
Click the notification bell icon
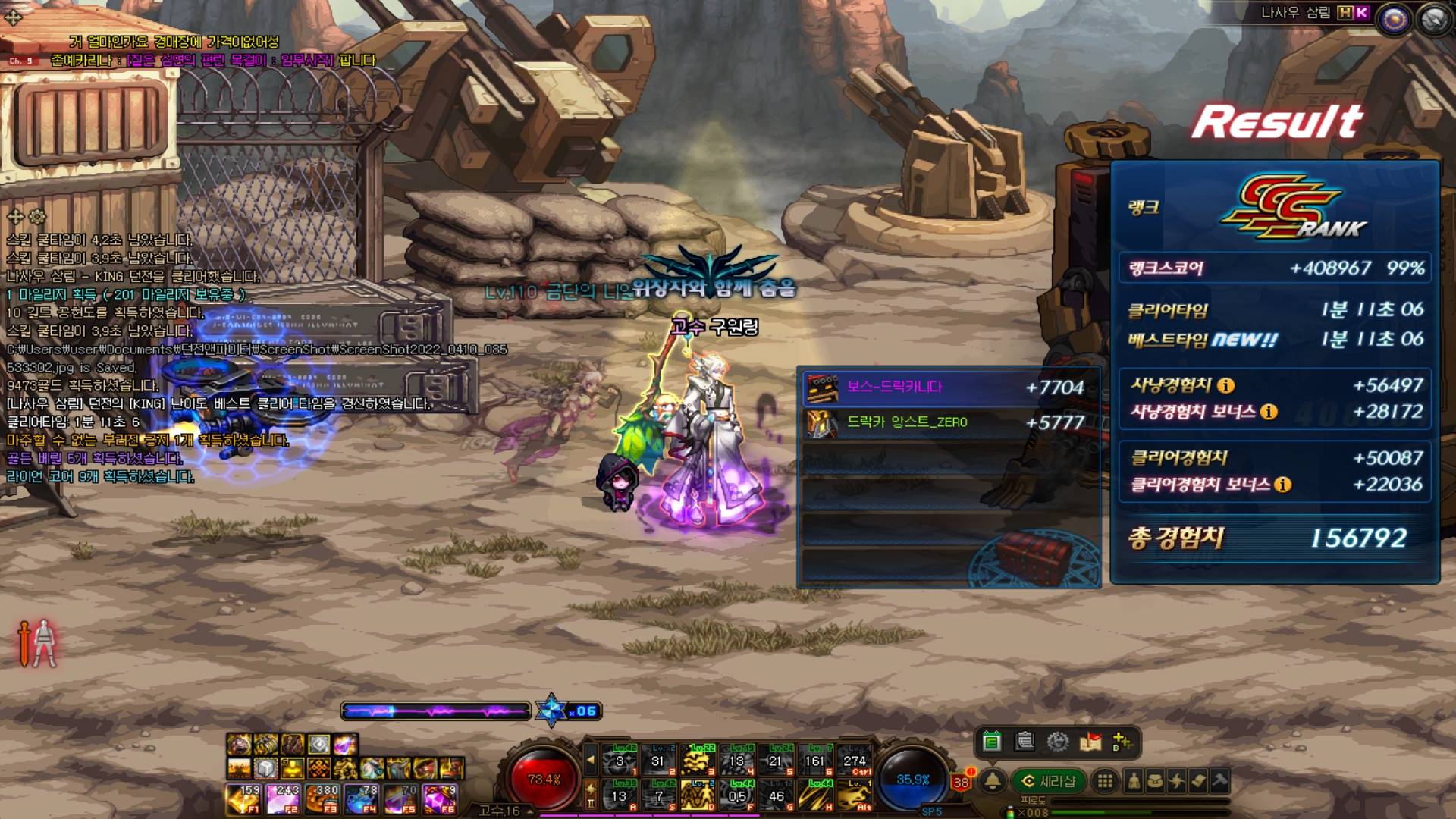[x=993, y=781]
